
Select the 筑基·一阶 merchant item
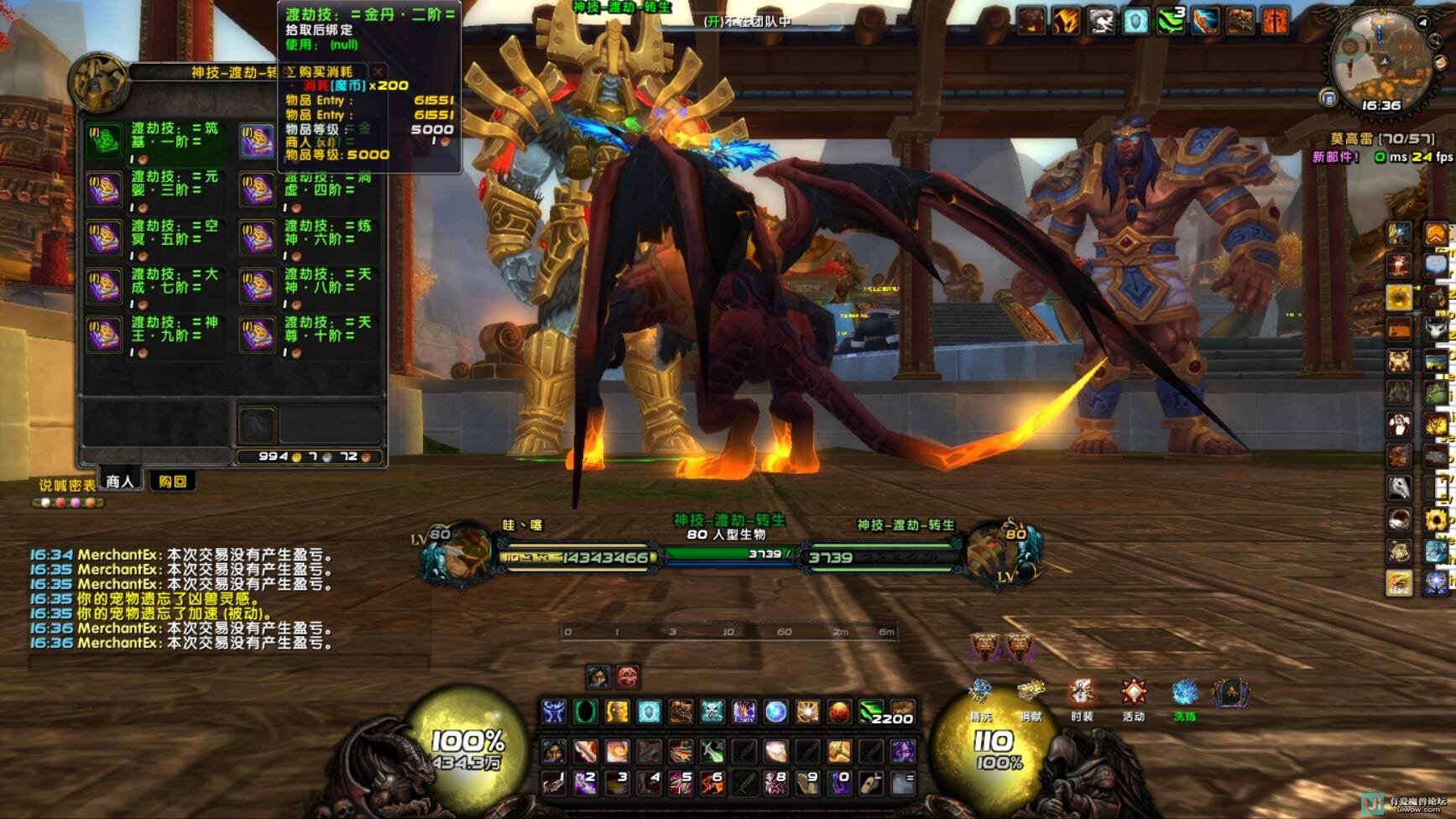point(104,141)
